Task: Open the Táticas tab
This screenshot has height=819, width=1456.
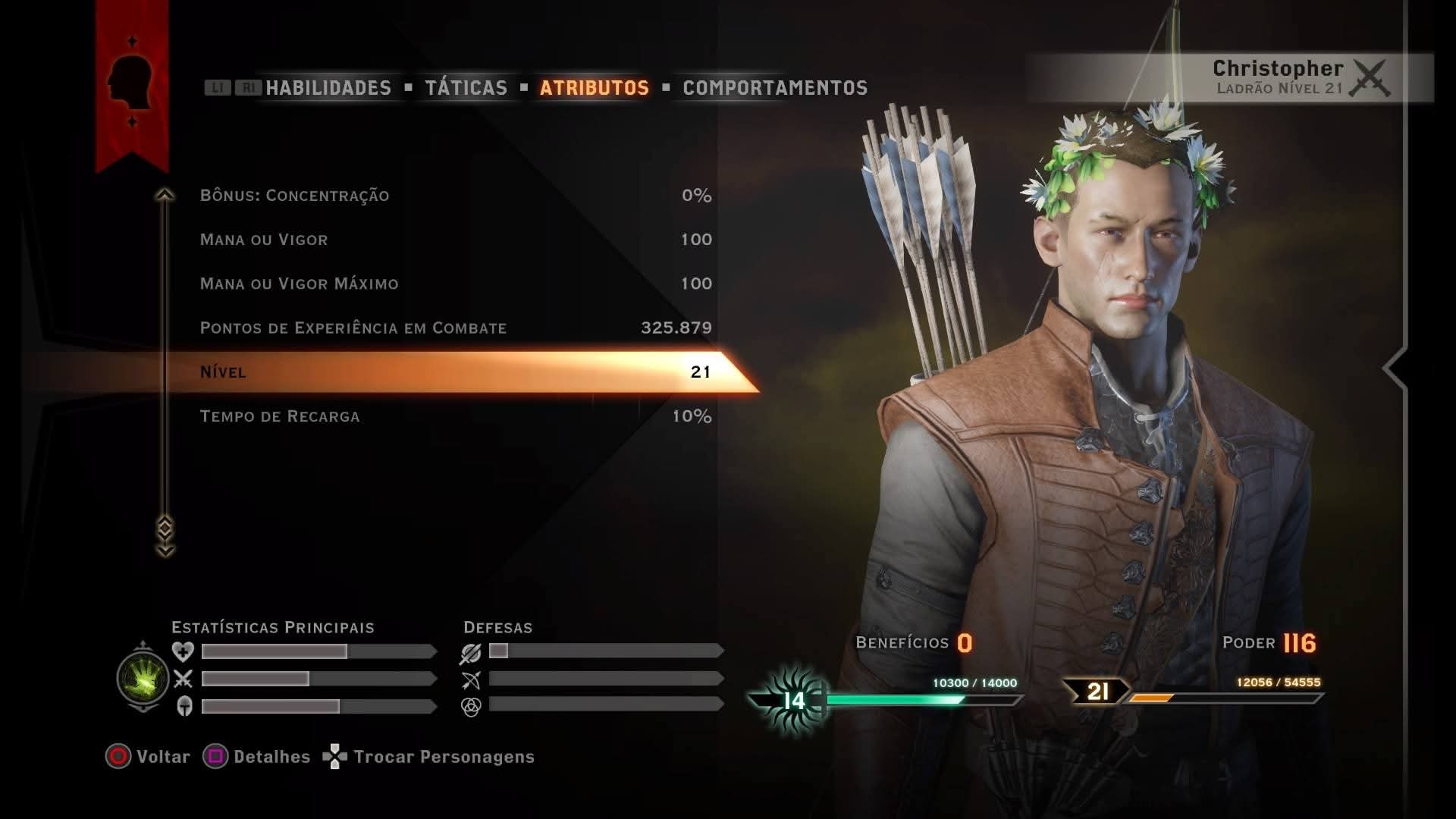Action: (x=466, y=88)
